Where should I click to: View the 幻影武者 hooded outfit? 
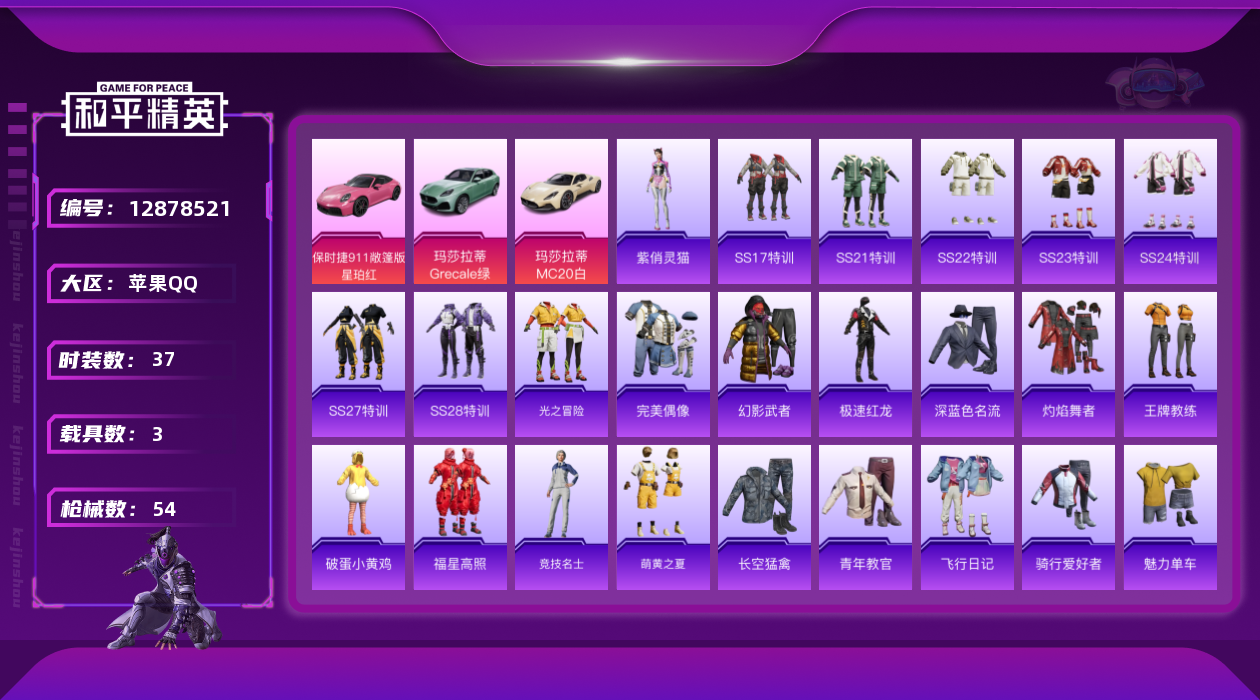(x=764, y=364)
